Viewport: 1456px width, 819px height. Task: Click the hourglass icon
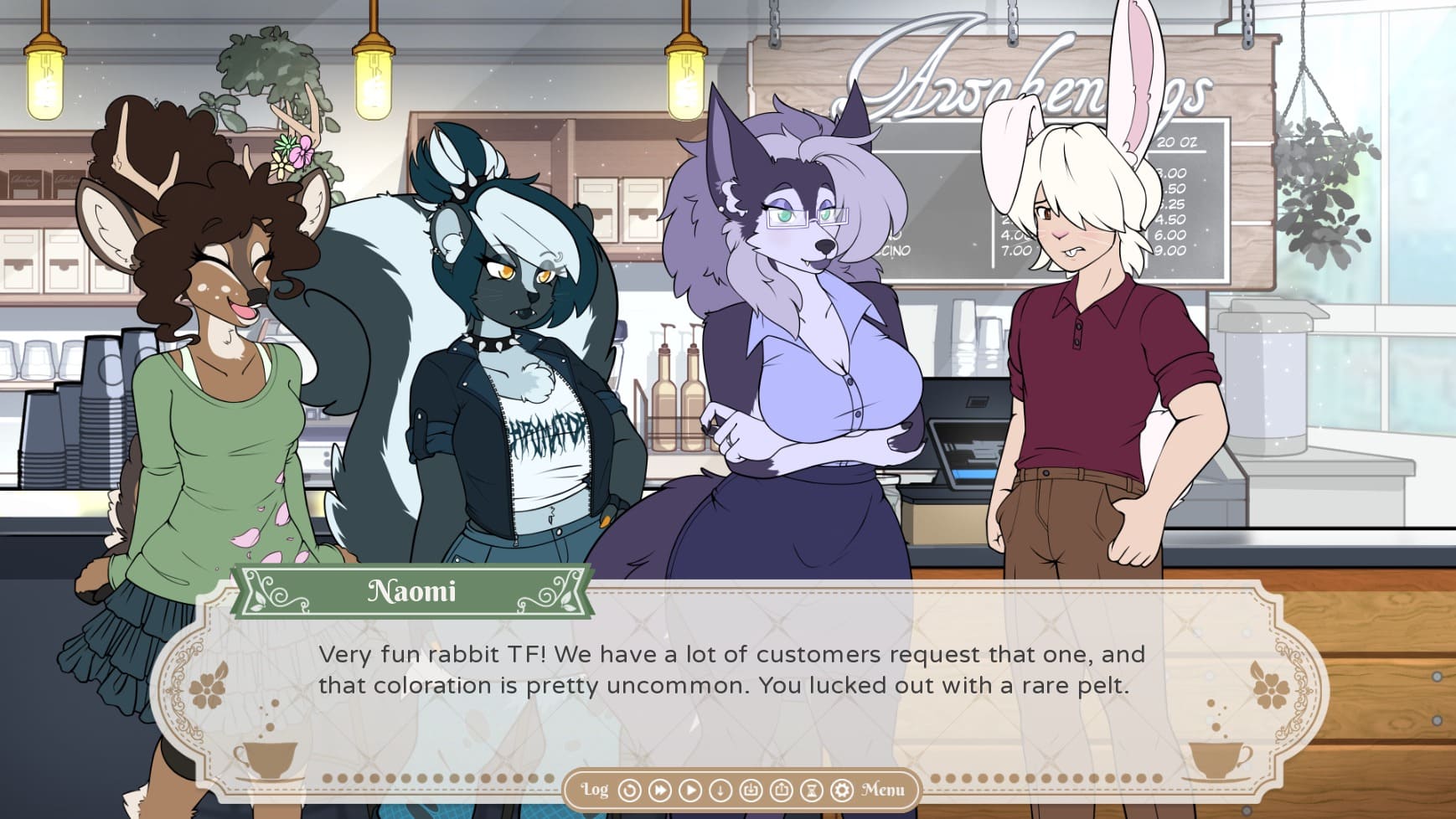(x=811, y=790)
